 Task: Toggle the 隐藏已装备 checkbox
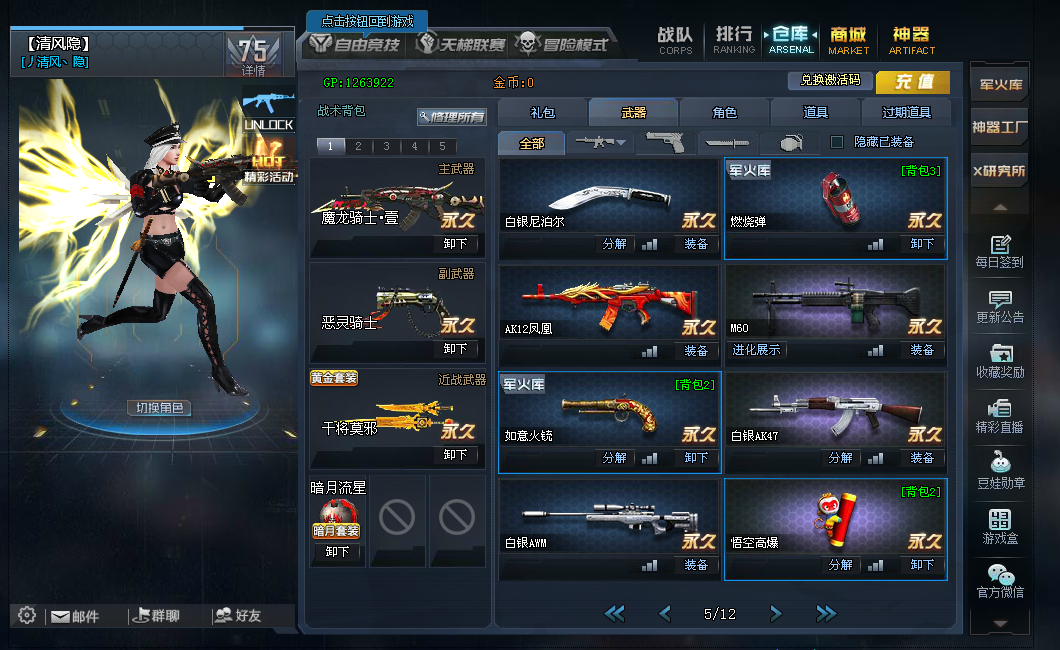point(837,142)
